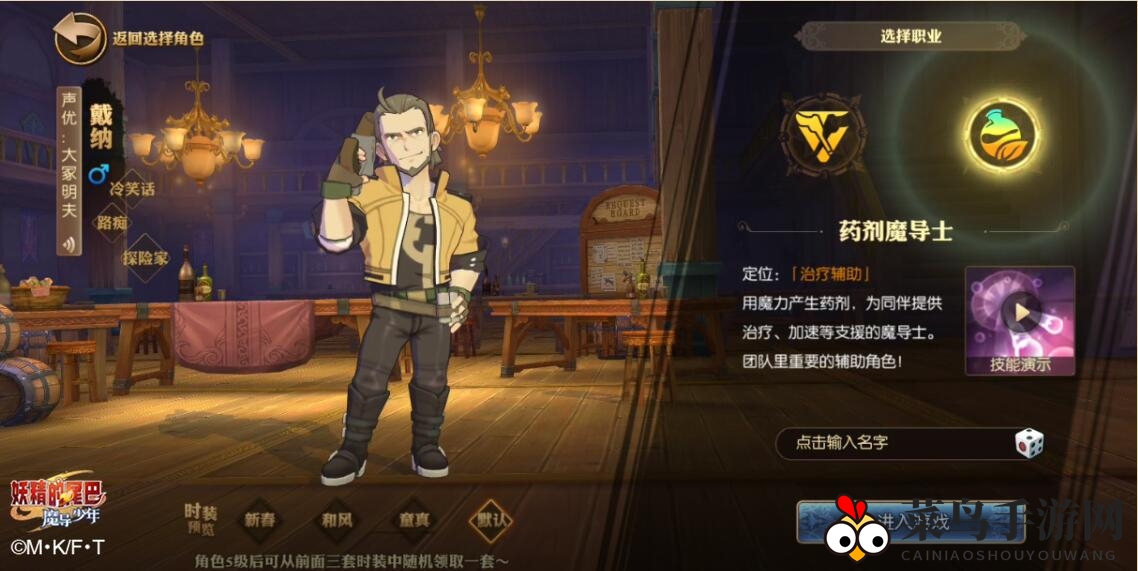
Task: Play the voice actor sample sound
Action: click(x=69, y=244)
